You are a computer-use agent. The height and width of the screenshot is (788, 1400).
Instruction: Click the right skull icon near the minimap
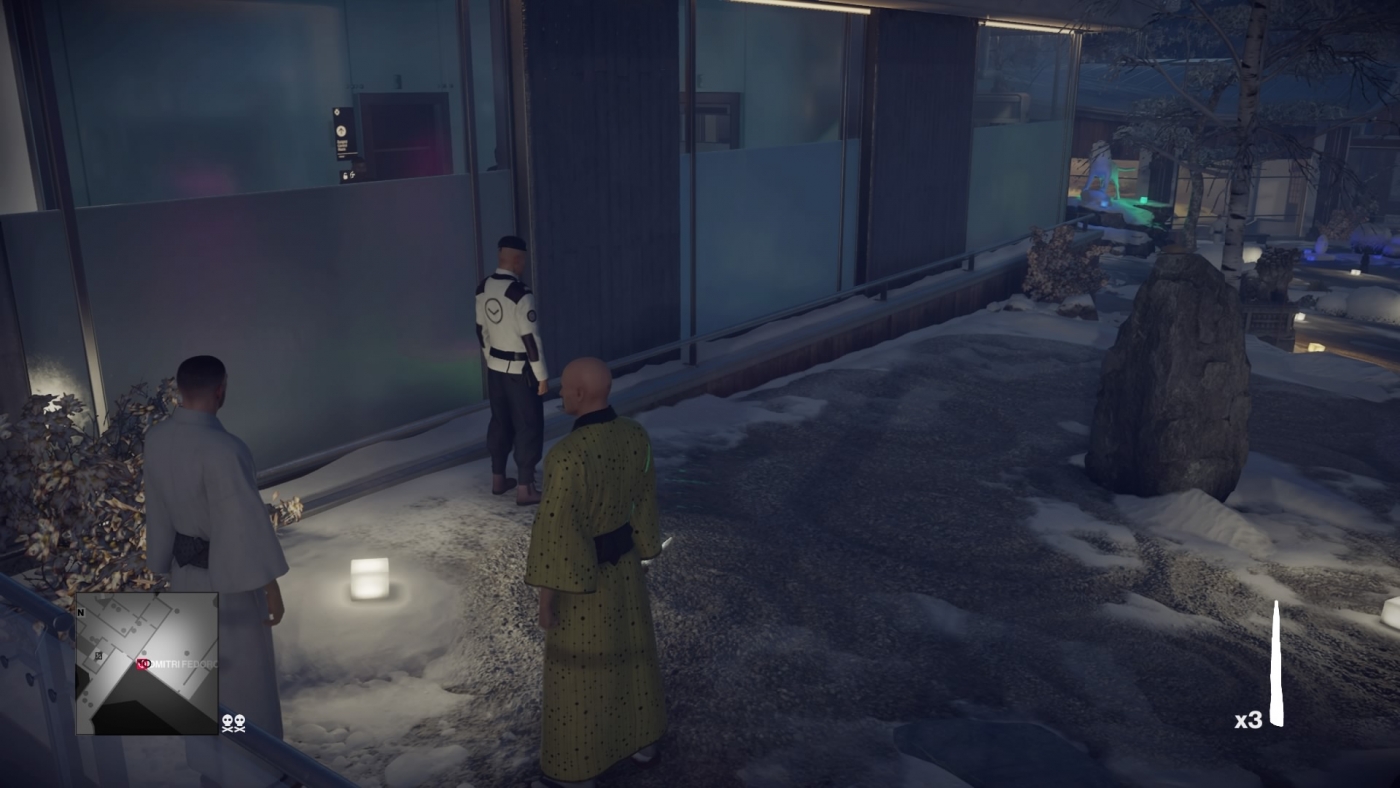(x=240, y=722)
